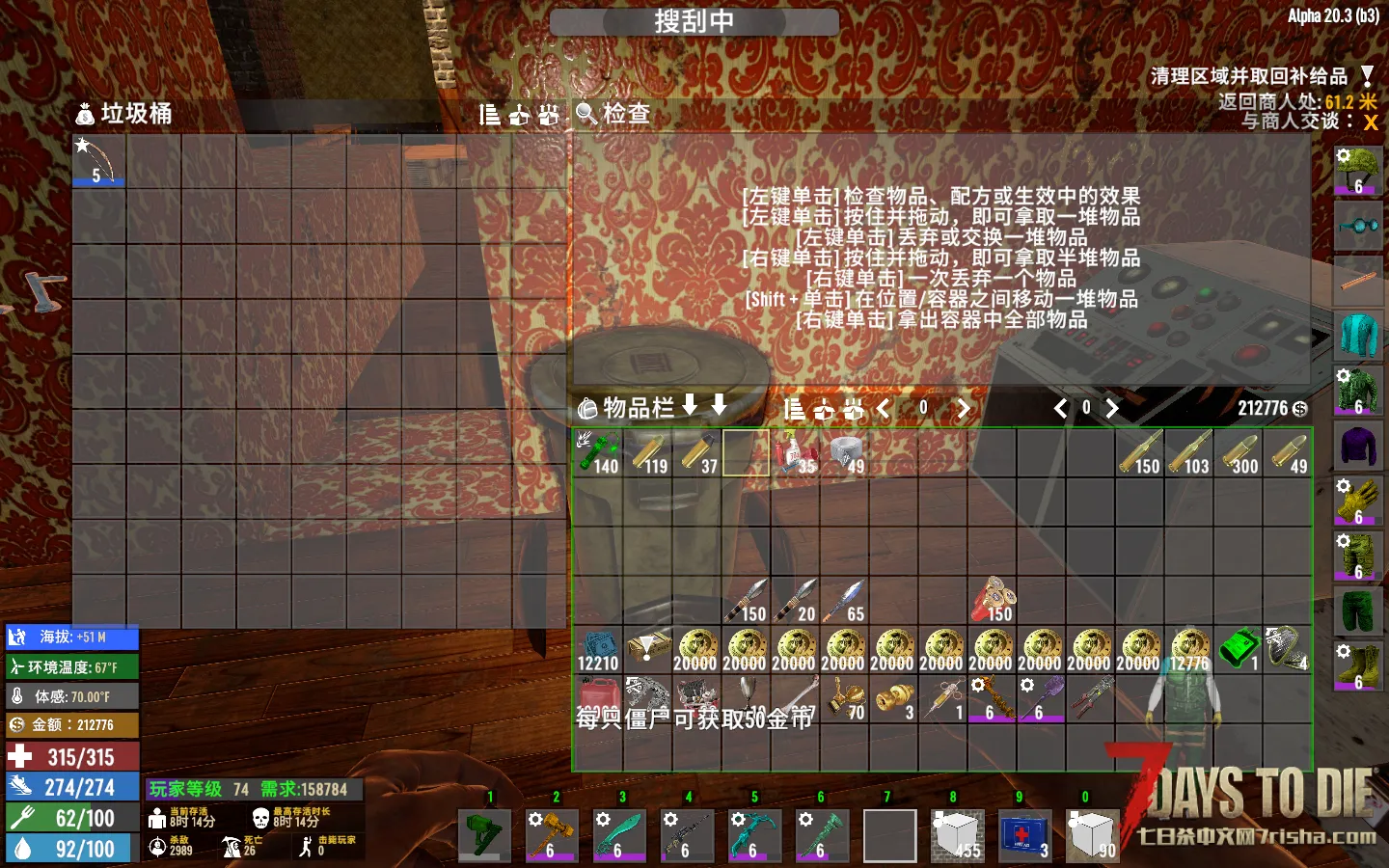
Task: Select the teal machete hotbar slot
Action: click(619, 835)
